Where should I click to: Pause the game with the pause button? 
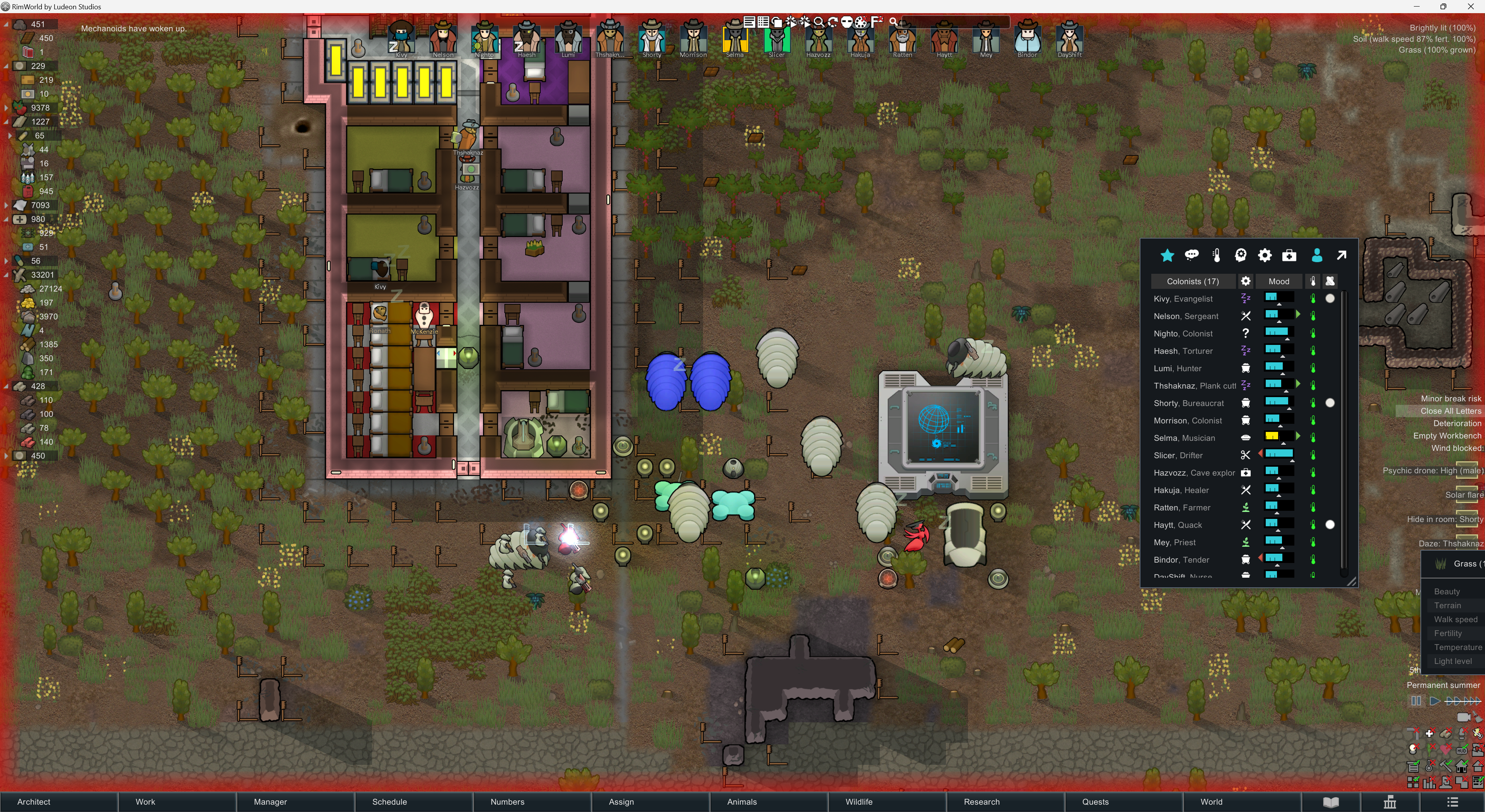tap(1415, 701)
